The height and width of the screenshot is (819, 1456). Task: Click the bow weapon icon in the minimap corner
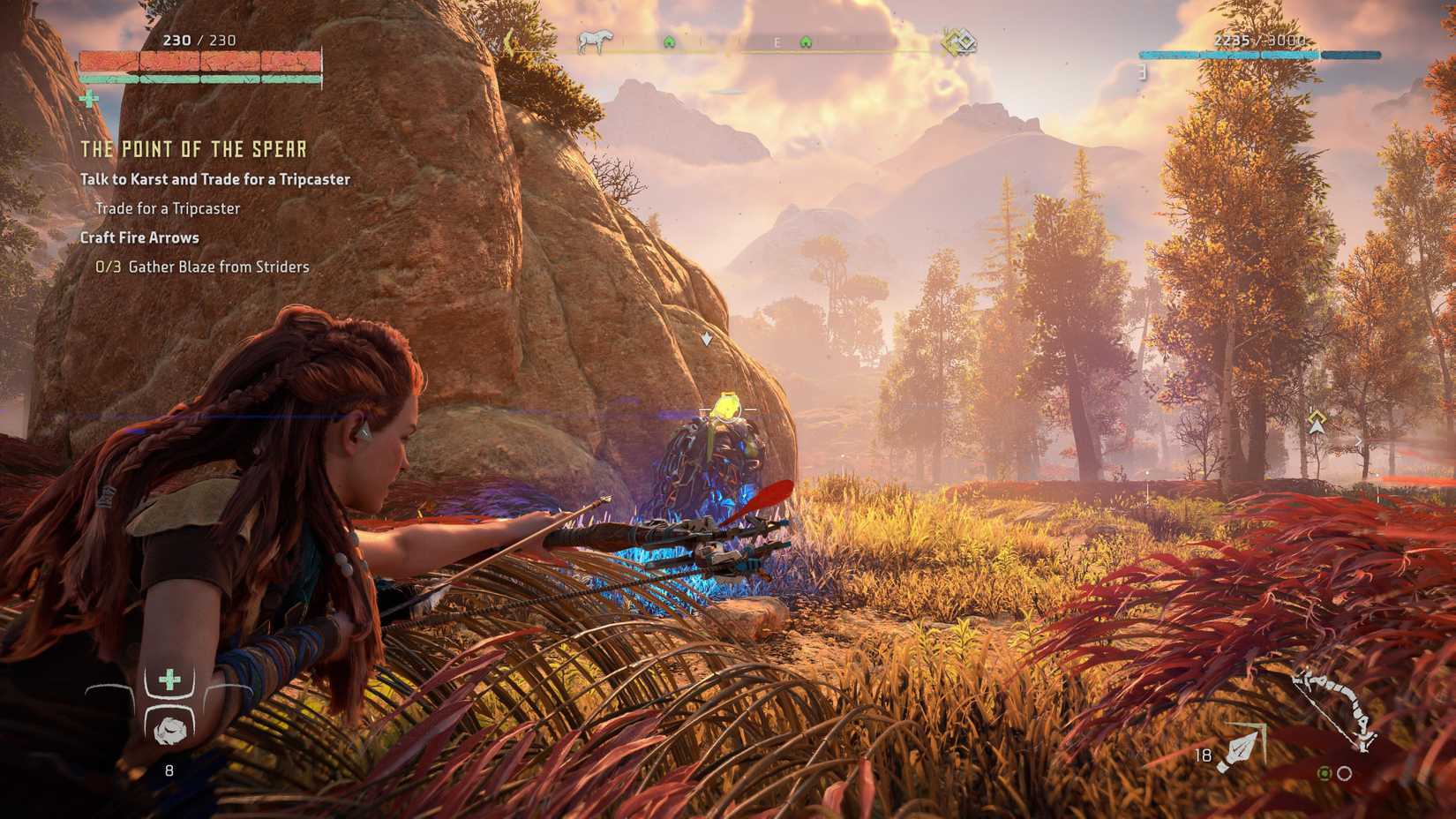pos(1332,706)
